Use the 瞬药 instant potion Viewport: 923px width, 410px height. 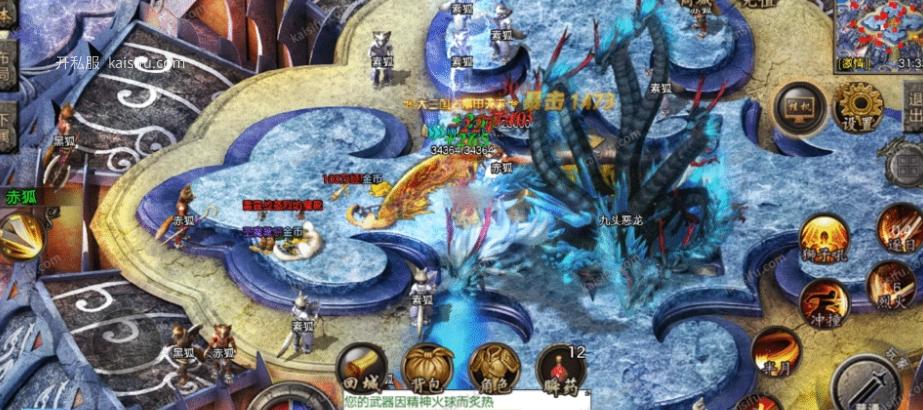point(558,368)
